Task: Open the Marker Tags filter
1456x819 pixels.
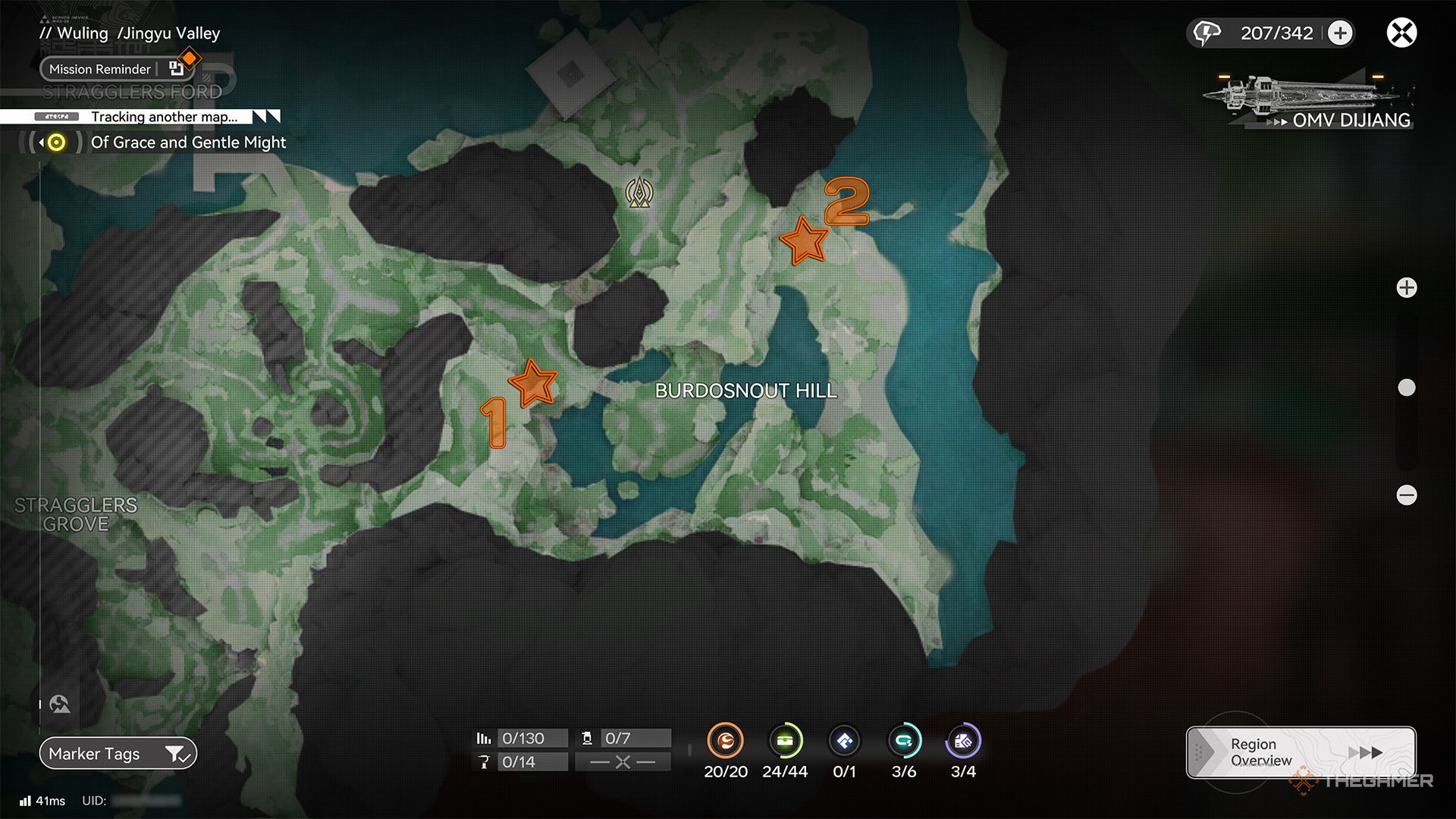Action: (118, 754)
